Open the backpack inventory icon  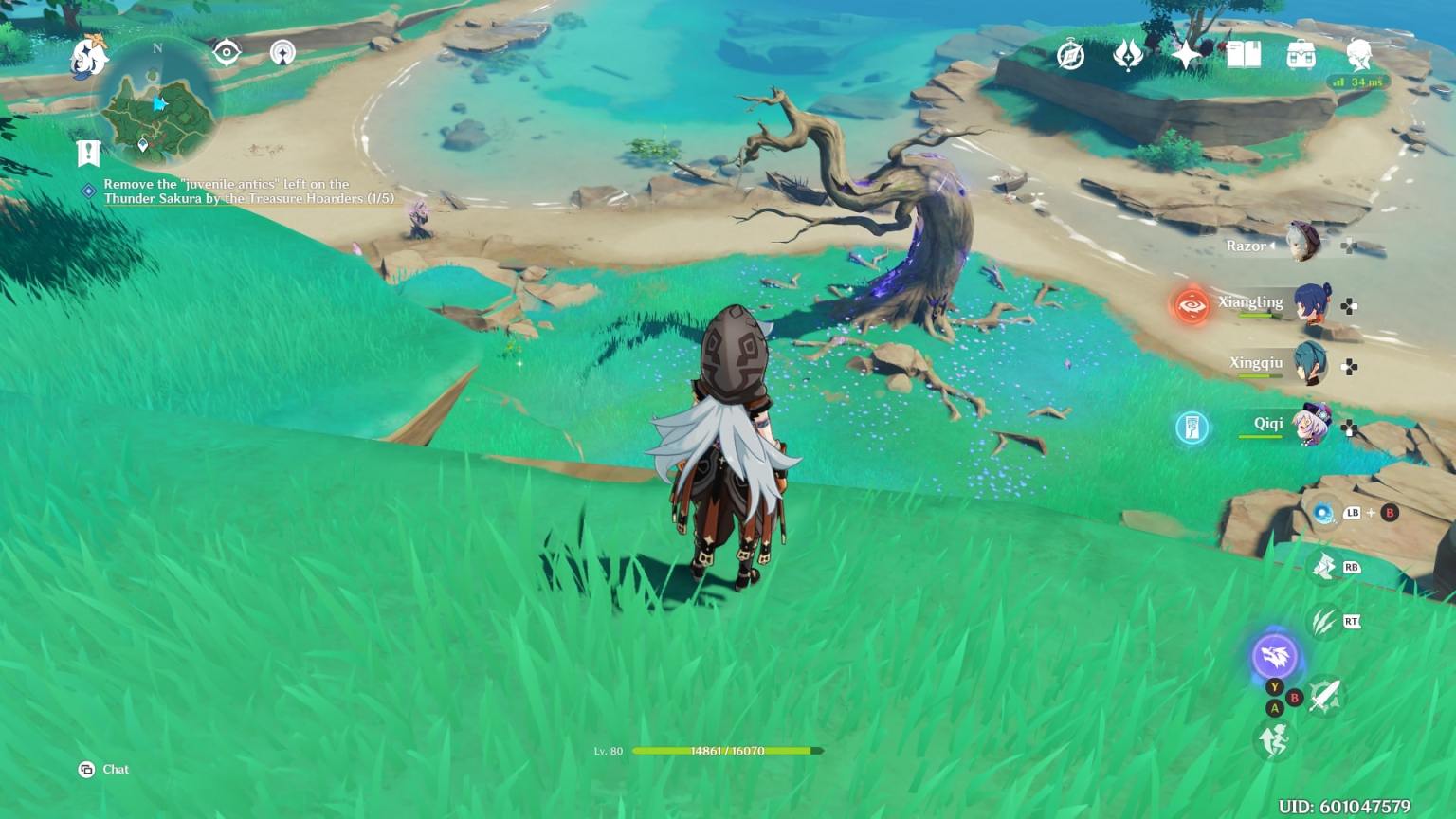(x=1301, y=55)
